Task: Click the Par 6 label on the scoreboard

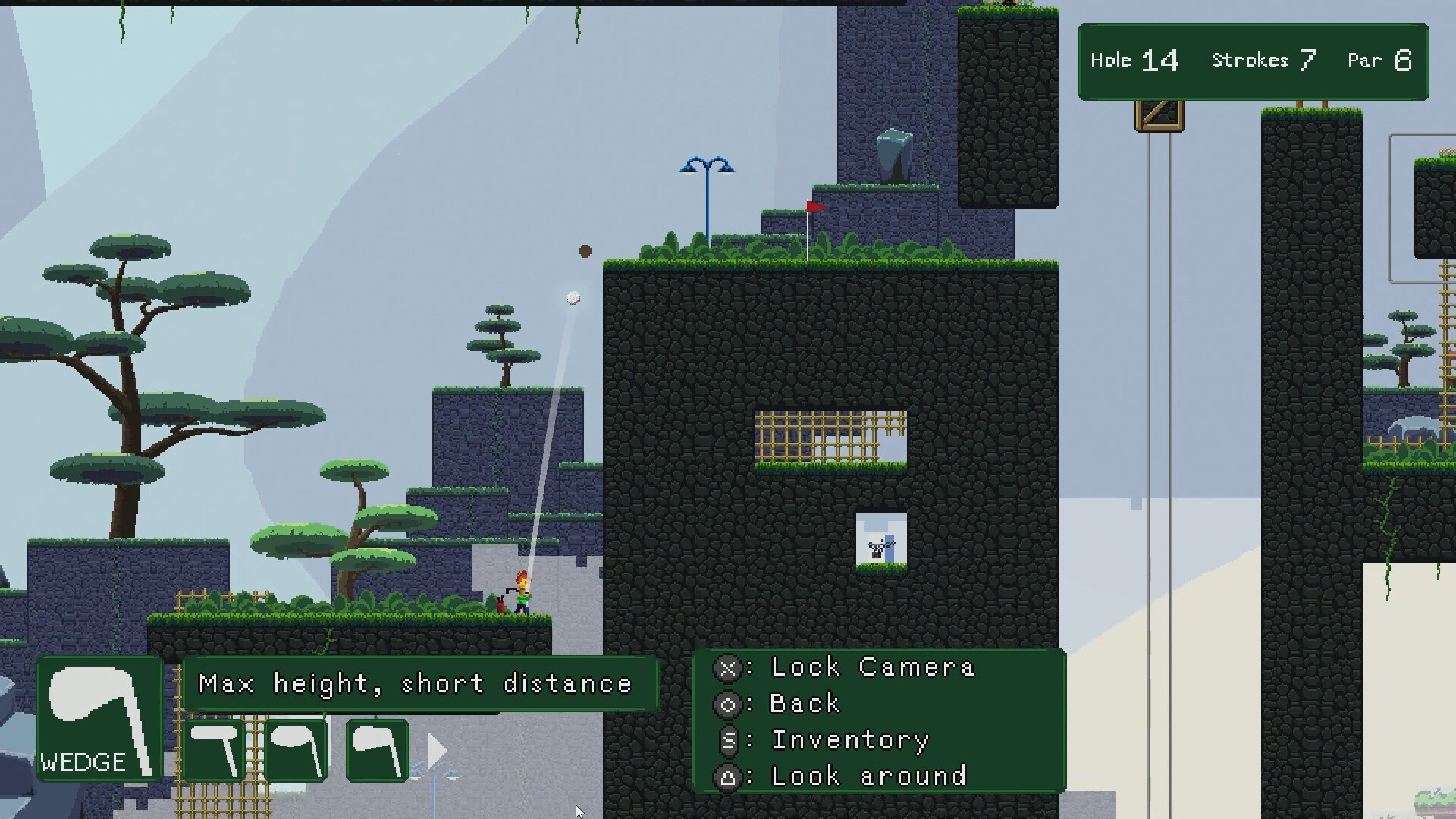Action: 1379,60
